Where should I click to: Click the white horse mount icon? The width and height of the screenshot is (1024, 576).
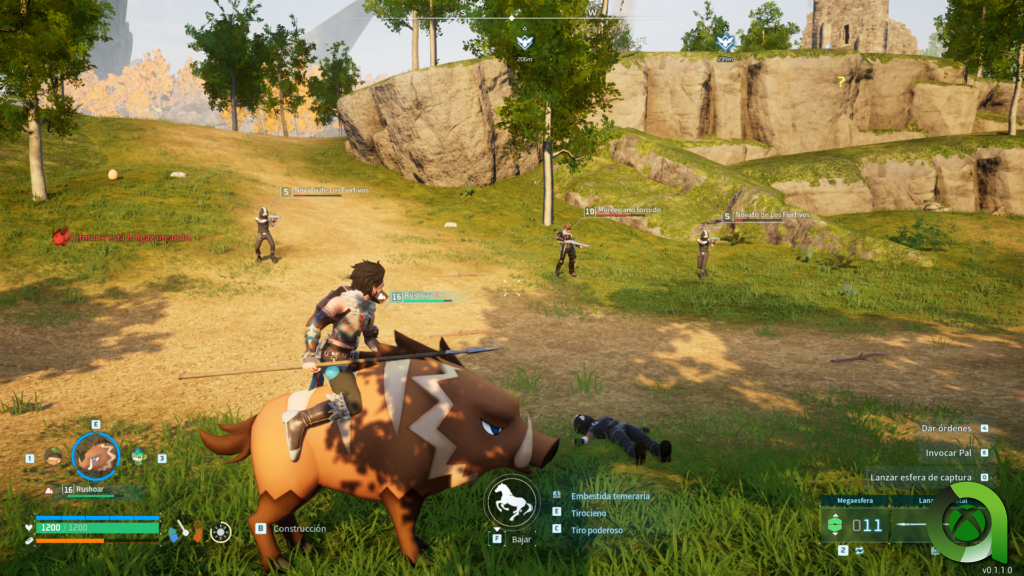(x=511, y=502)
